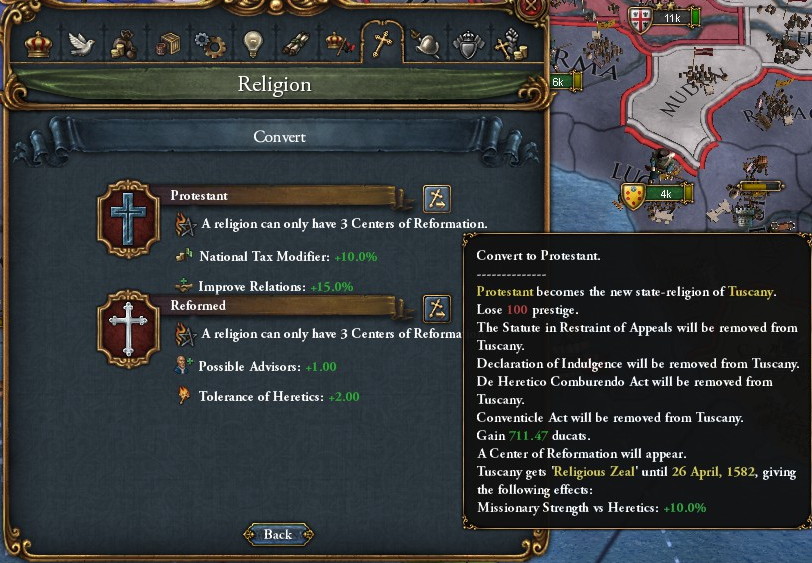The width and height of the screenshot is (812, 563).
Task: Convert to Reformed with its hammer button
Action: [x=437, y=307]
